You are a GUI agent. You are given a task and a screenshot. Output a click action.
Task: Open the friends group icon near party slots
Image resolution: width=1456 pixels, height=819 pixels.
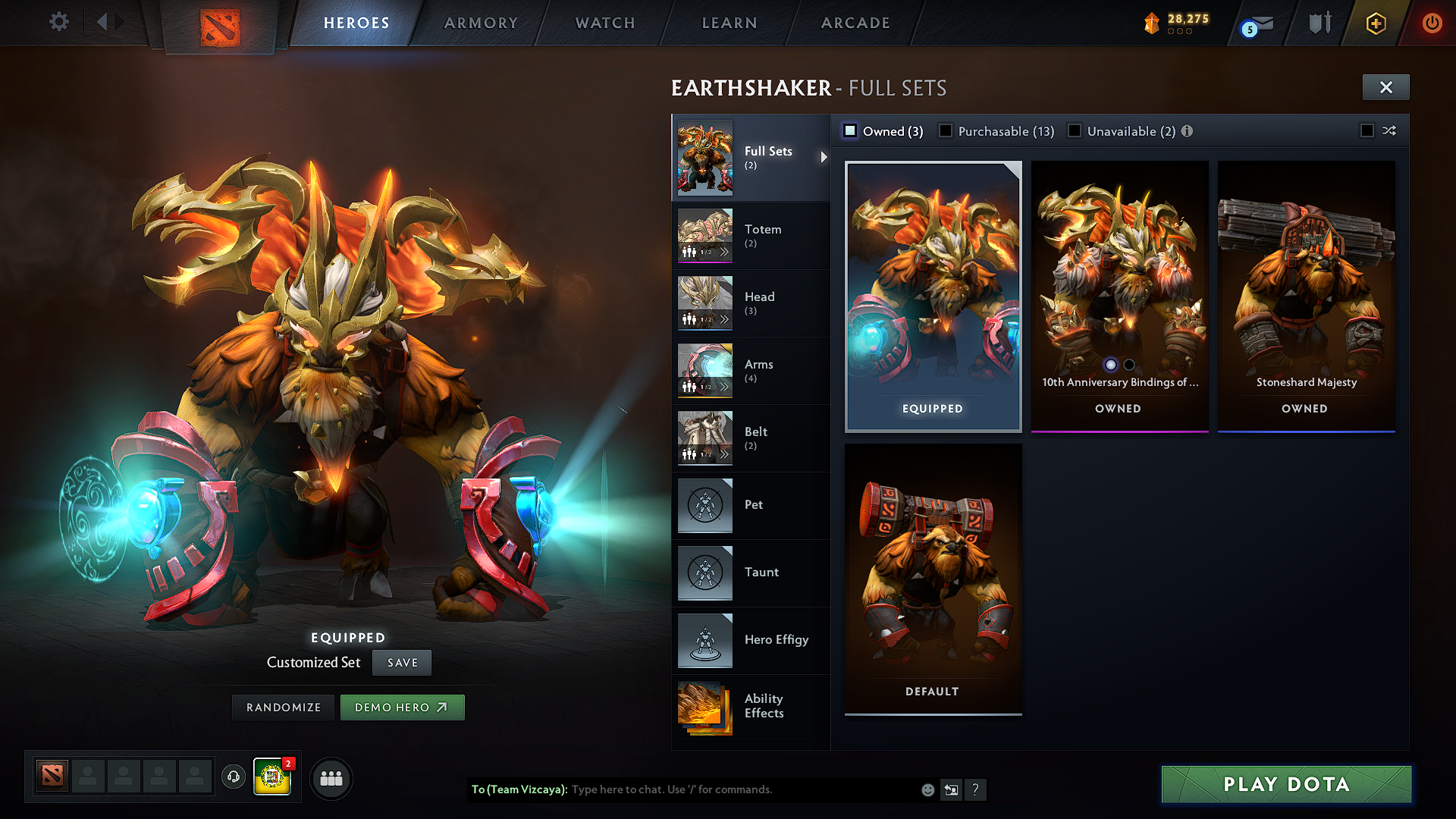click(x=331, y=778)
